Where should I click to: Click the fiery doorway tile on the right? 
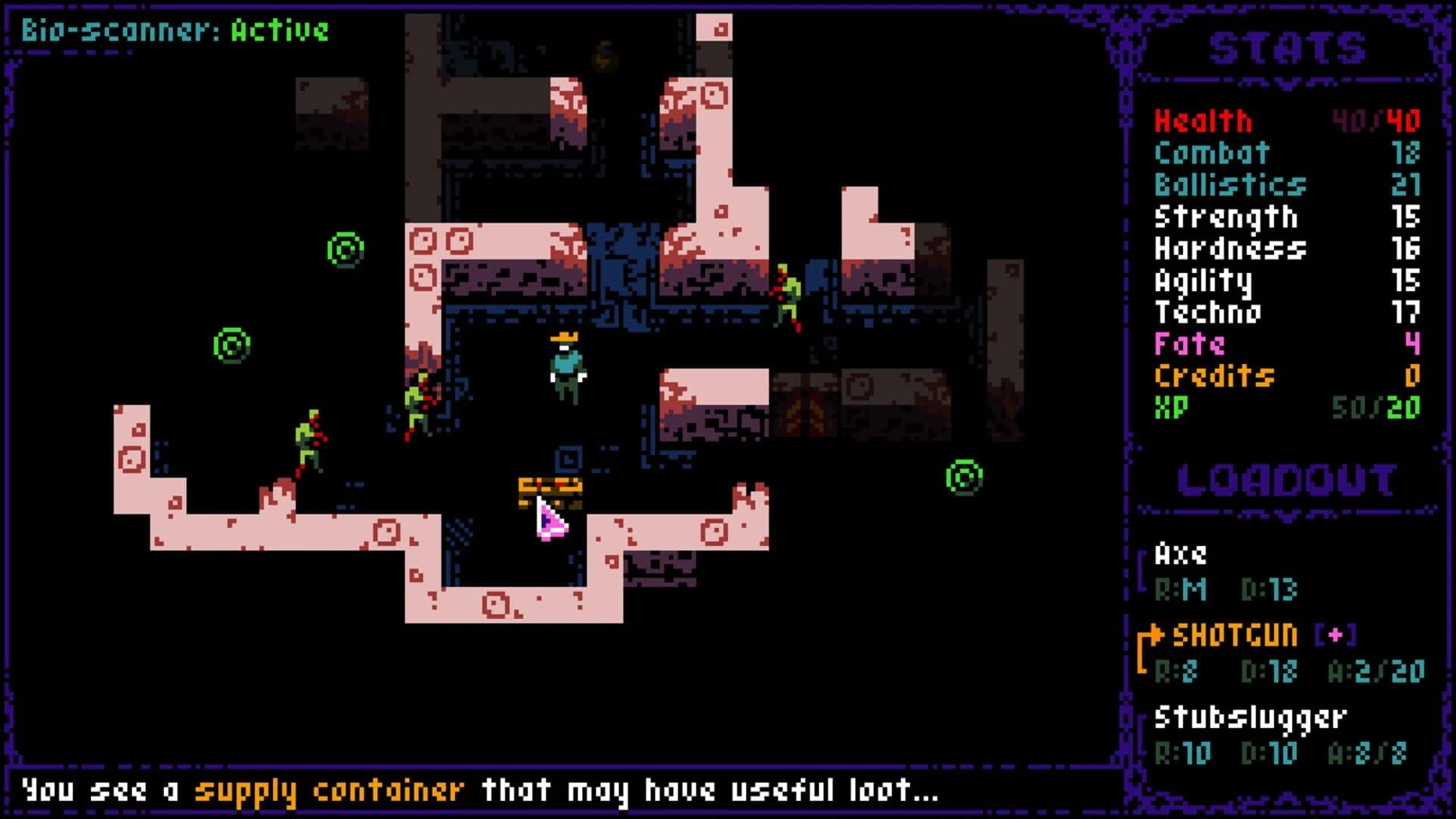805,413
